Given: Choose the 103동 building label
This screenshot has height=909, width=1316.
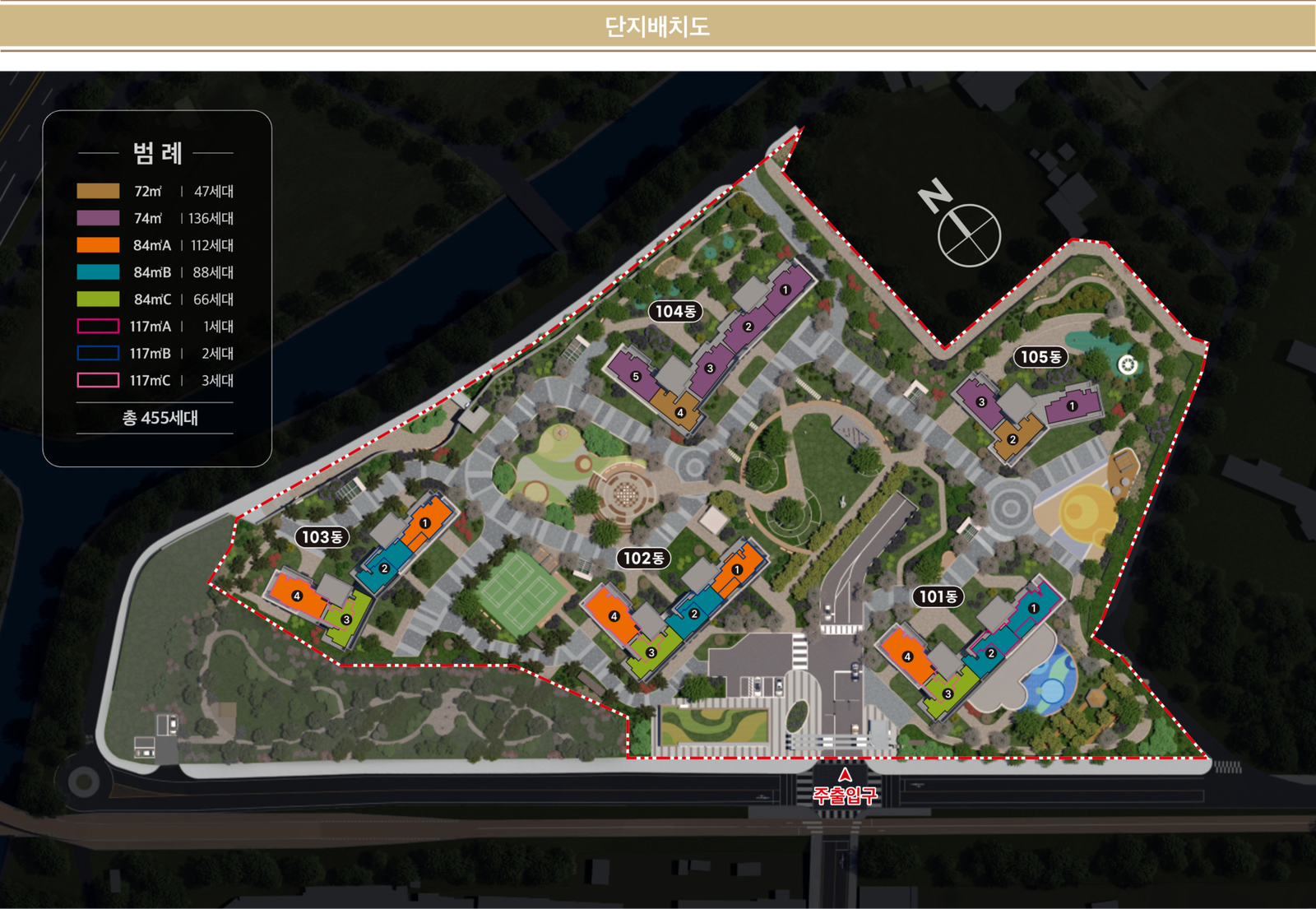Looking at the screenshot, I should tap(322, 537).
